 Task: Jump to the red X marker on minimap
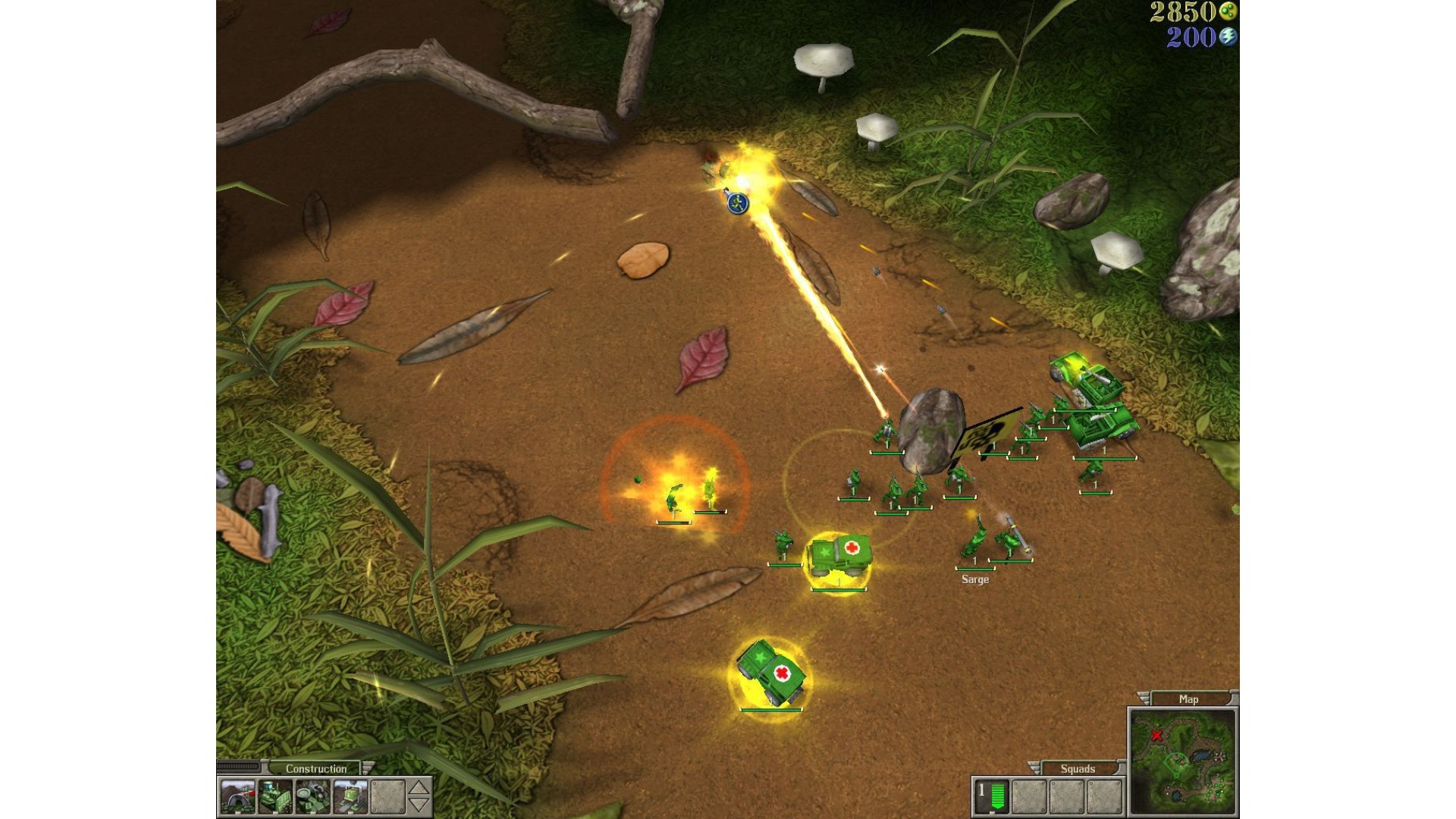1157,736
